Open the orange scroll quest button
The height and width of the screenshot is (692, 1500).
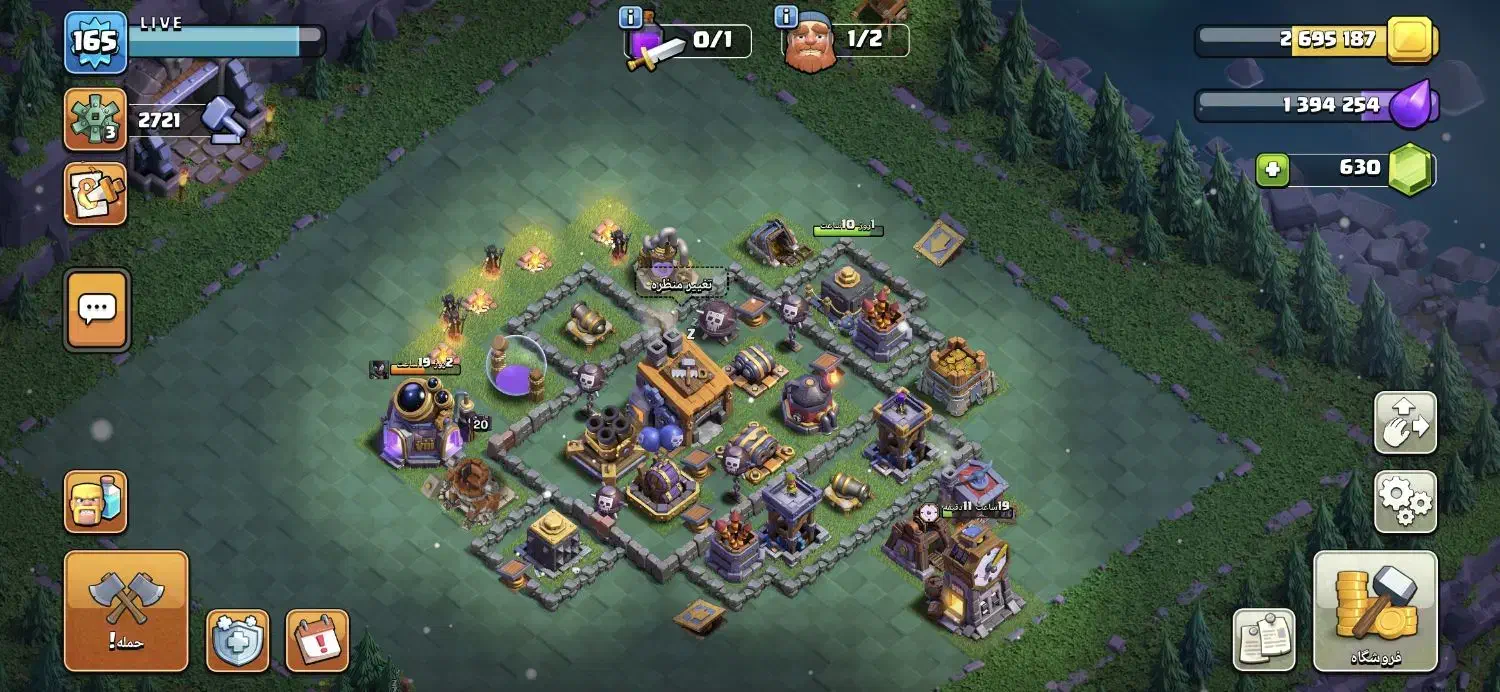click(95, 193)
